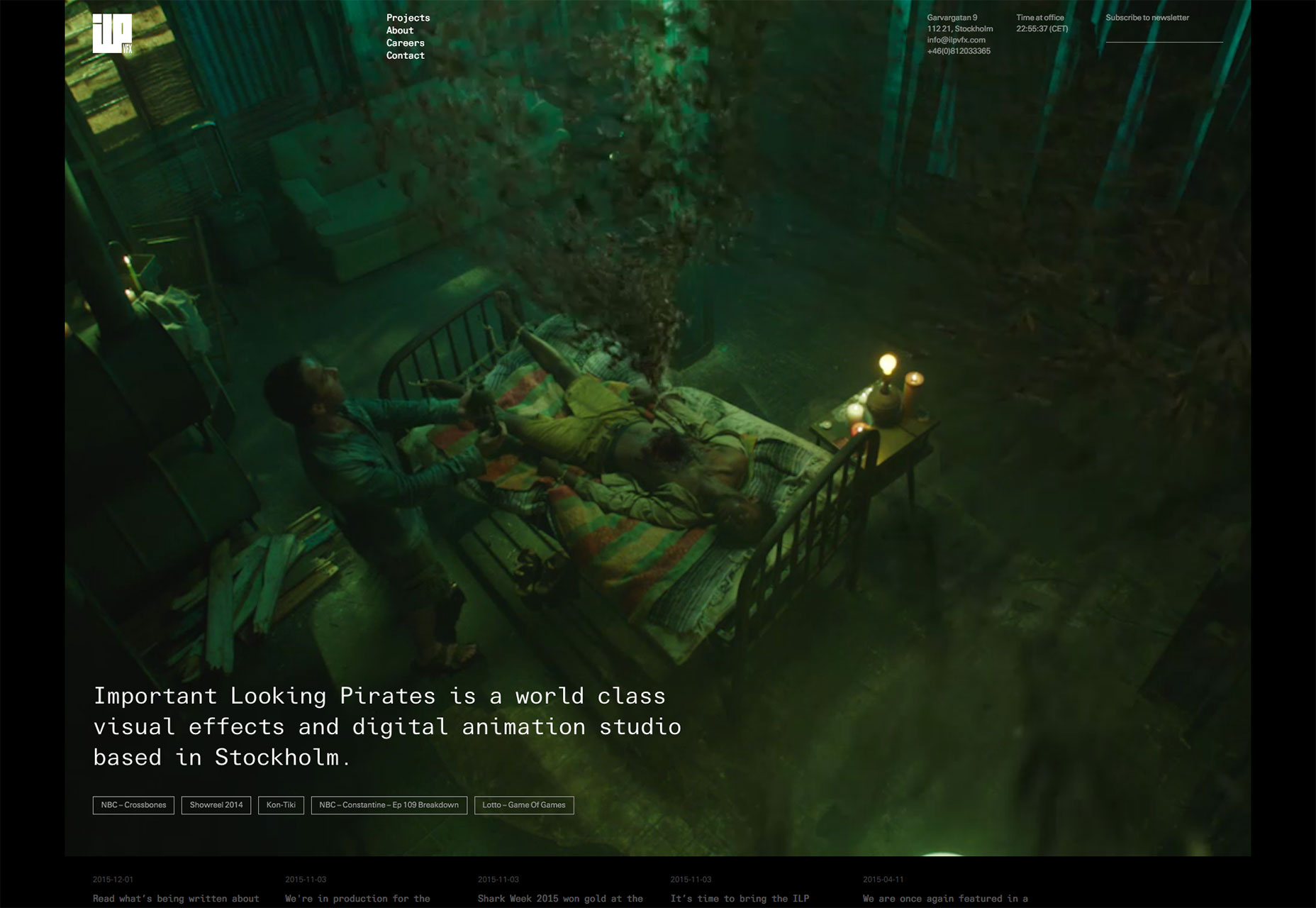
Task: Select Lotto – Game Of Games
Action: click(524, 805)
